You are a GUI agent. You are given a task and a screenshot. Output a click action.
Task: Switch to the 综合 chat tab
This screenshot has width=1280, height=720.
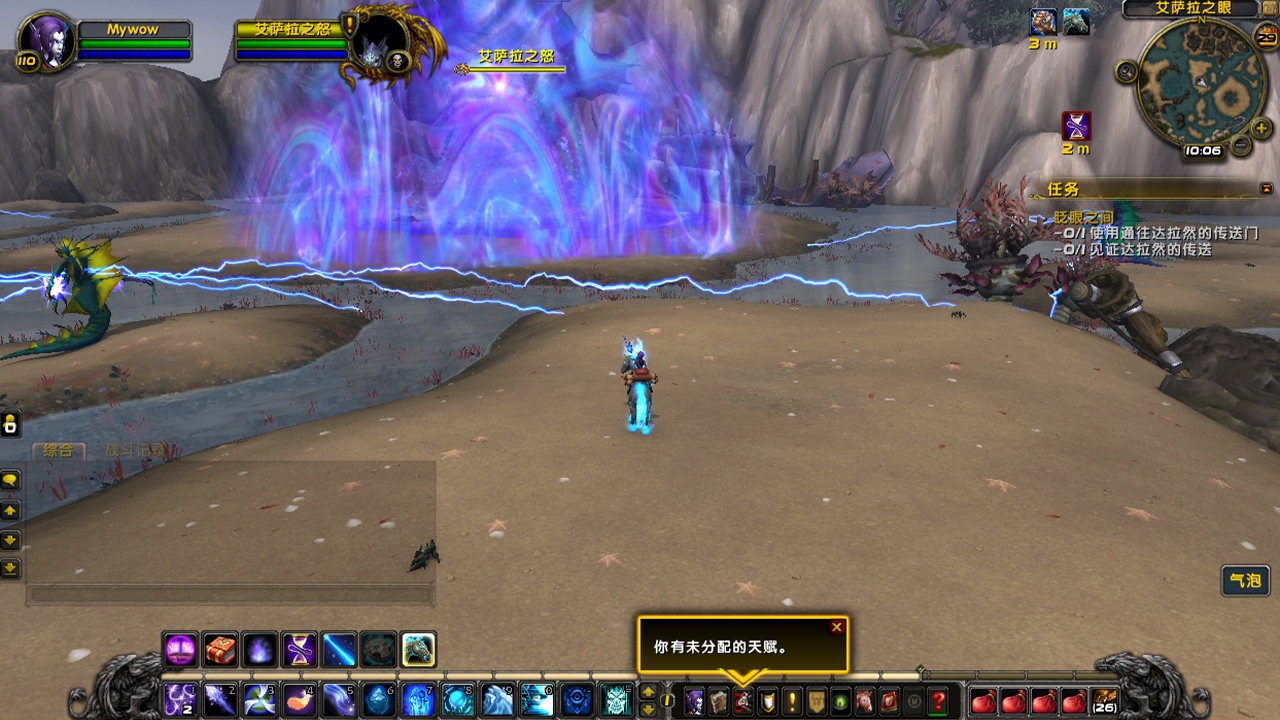(58, 451)
